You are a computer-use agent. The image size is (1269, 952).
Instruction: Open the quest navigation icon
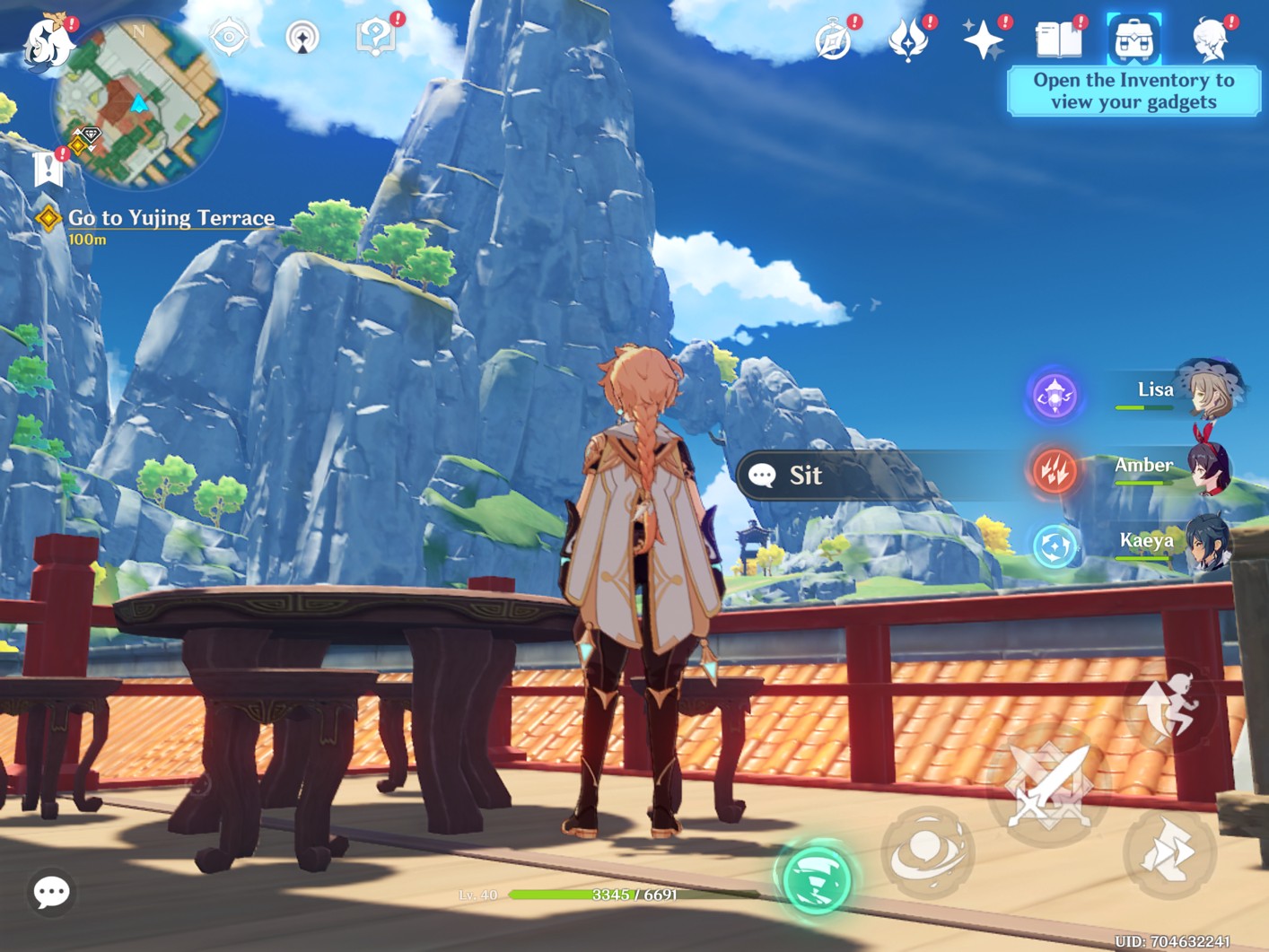tap(302, 38)
